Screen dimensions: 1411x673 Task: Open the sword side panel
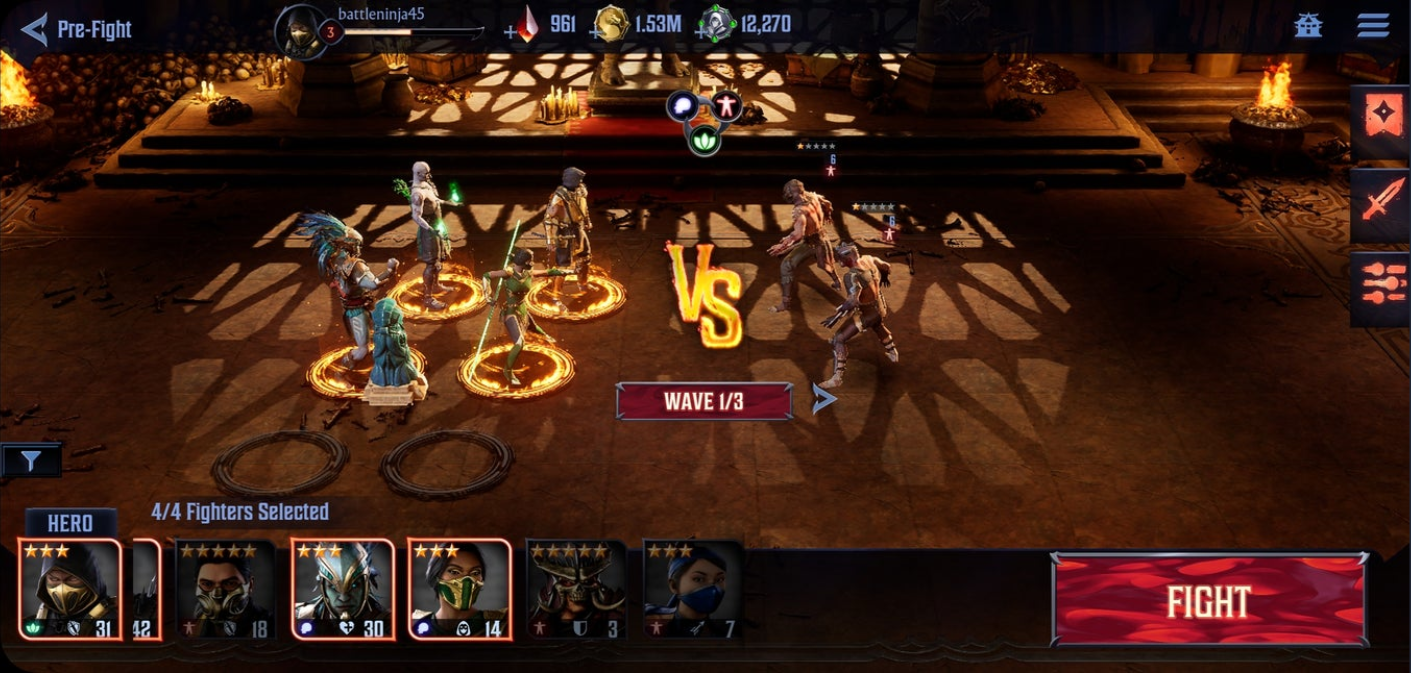[x=1381, y=206]
